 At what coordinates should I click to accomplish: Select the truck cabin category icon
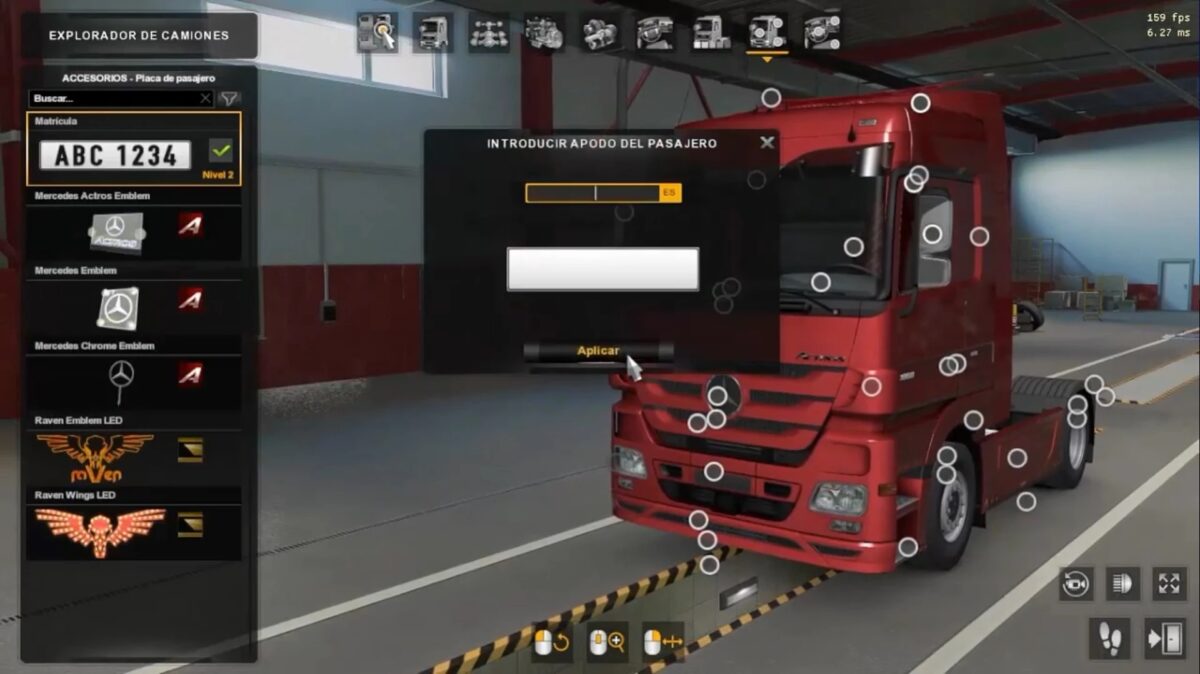[433, 33]
